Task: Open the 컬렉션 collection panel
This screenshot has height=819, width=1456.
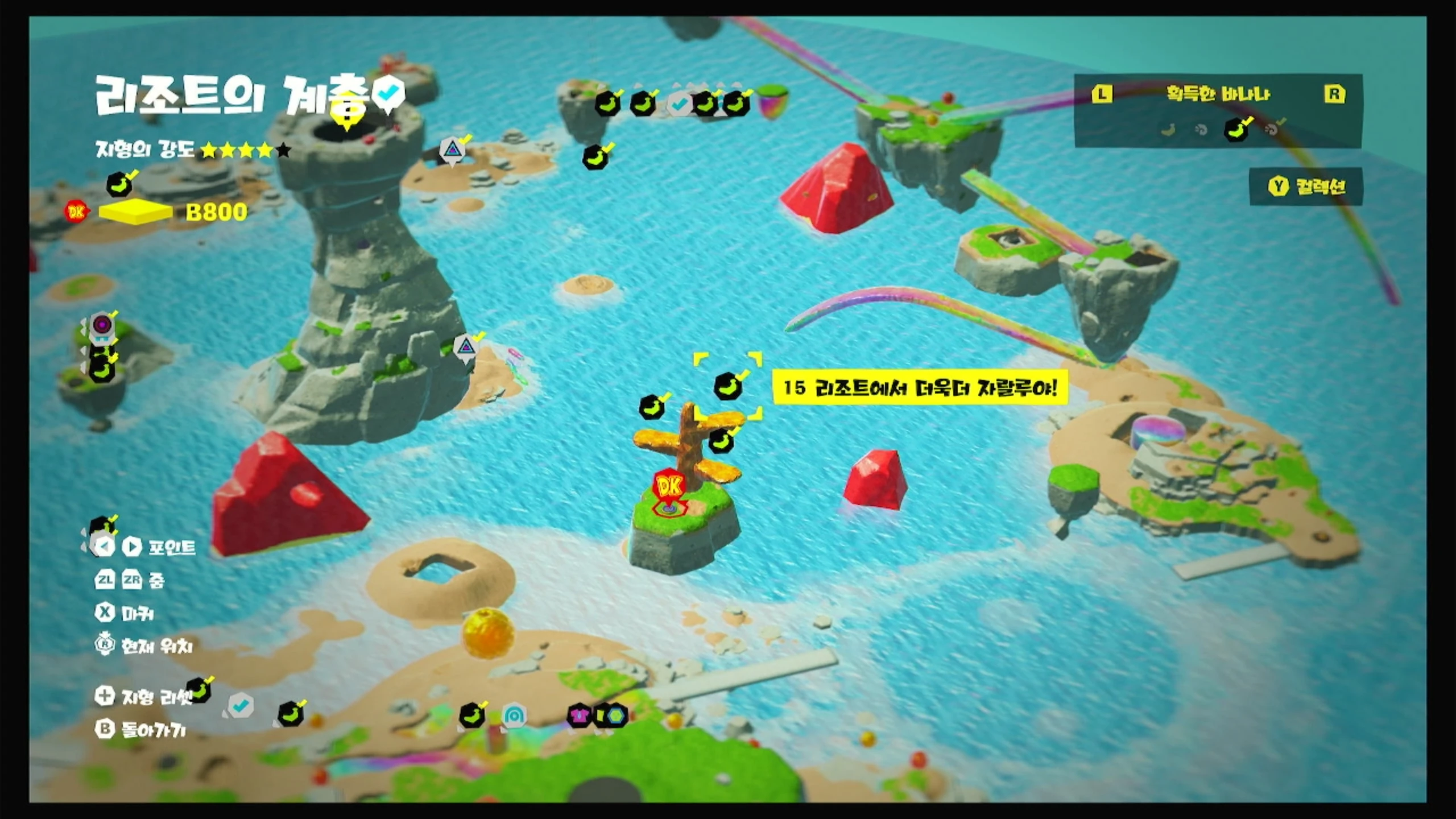Action: coord(1306,187)
